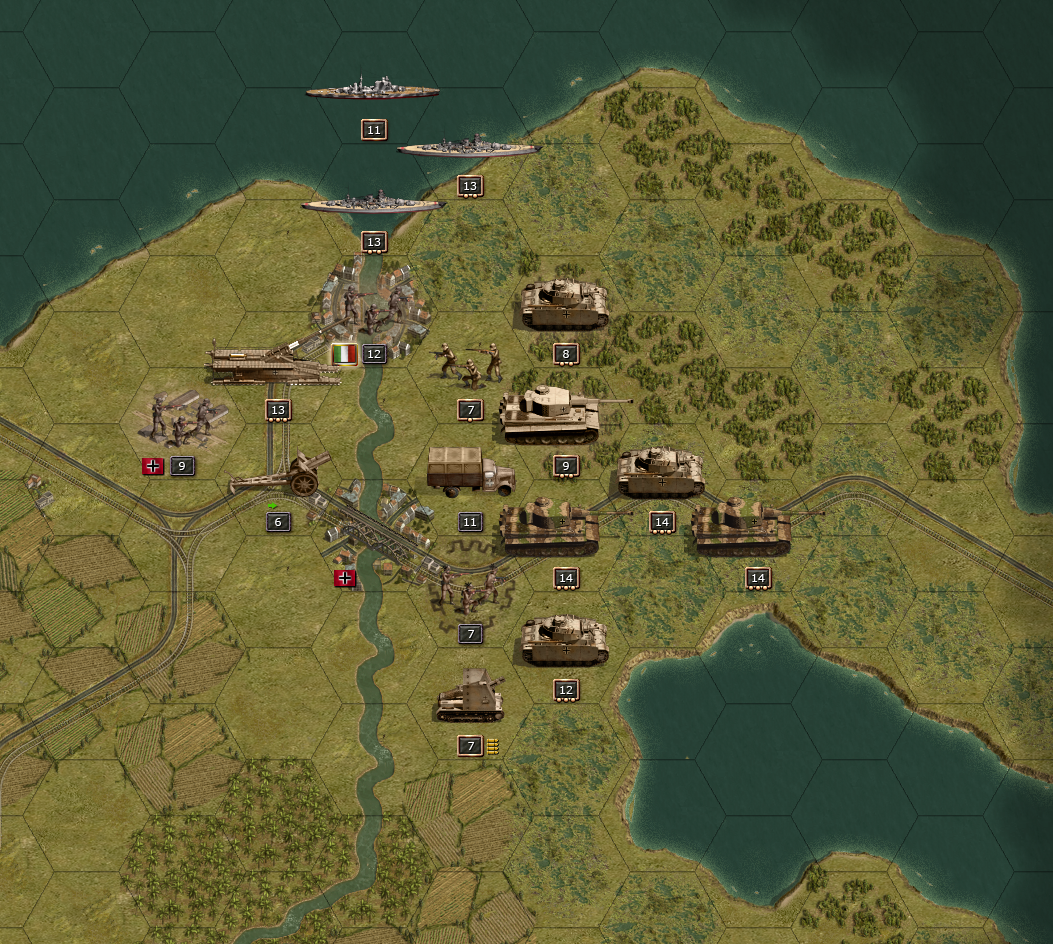Choose the railway gun with strength 13
Image resolution: width=1053 pixels, height=944 pixels.
(x=274, y=365)
